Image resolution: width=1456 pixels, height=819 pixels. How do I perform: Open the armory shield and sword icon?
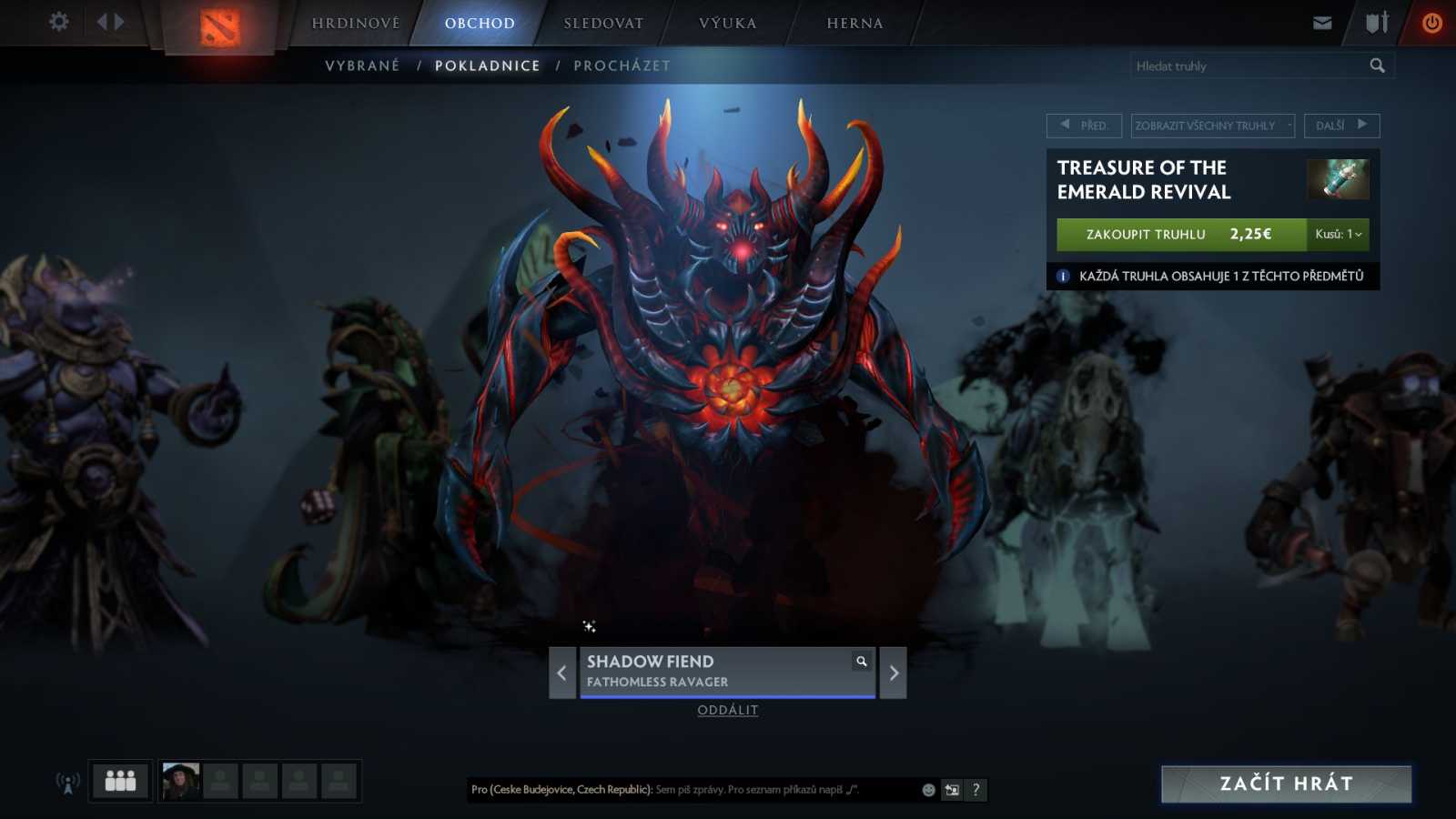coord(1374,23)
